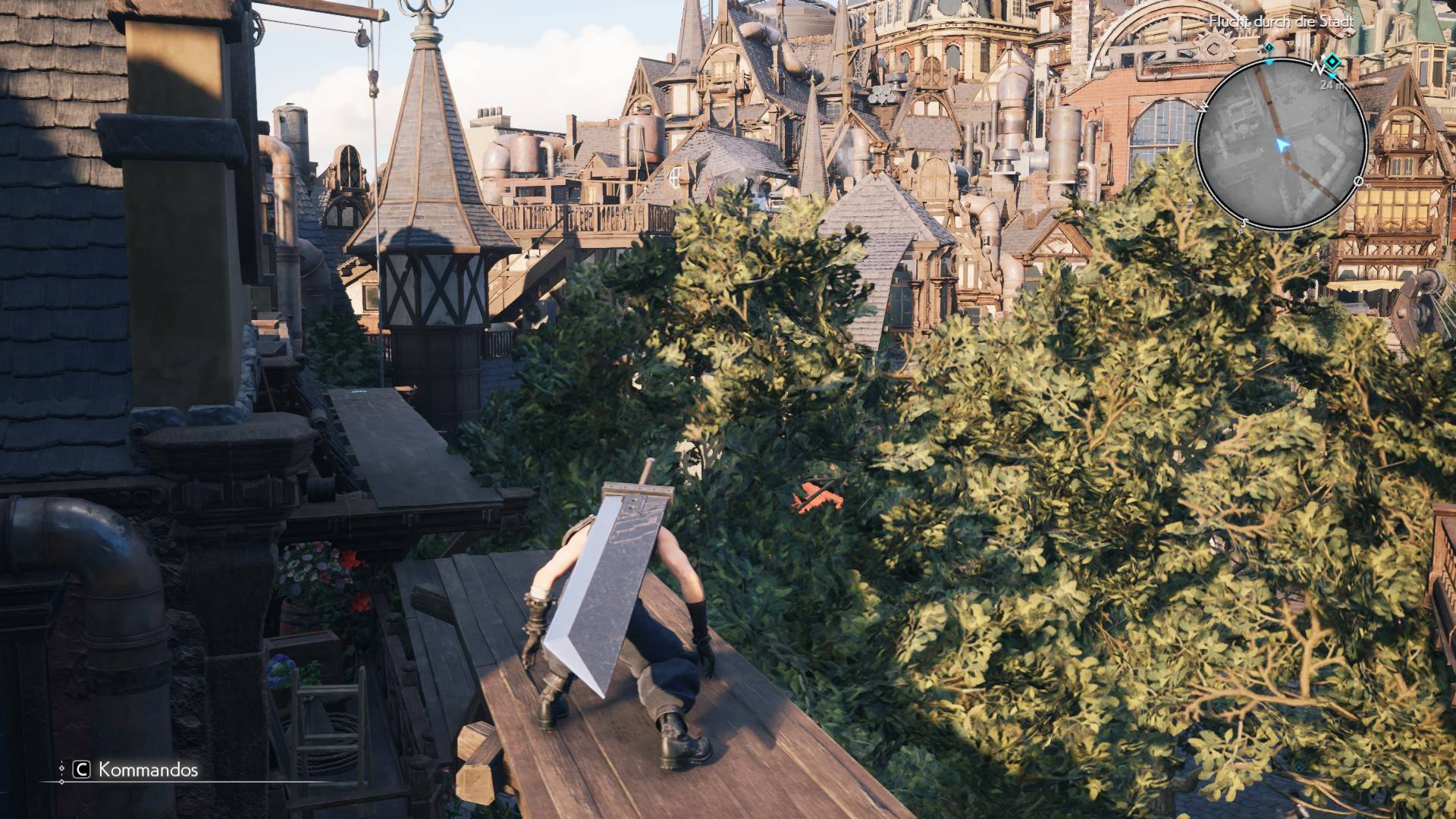The image size is (1456, 819).
Task: Click the blue player arrow on the minimap
Action: [1281, 144]
